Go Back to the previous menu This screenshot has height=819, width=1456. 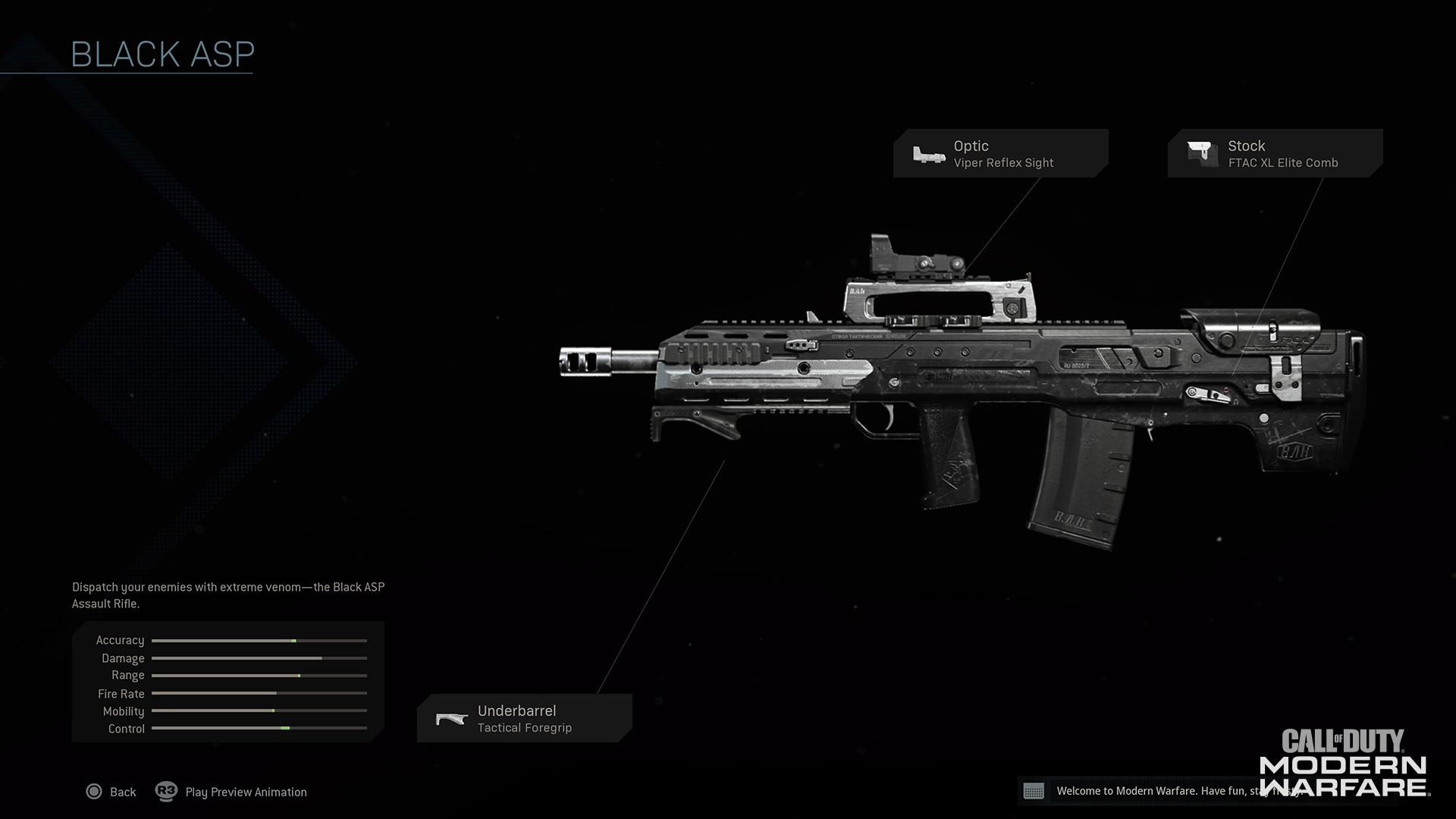(x=111, y=792)
